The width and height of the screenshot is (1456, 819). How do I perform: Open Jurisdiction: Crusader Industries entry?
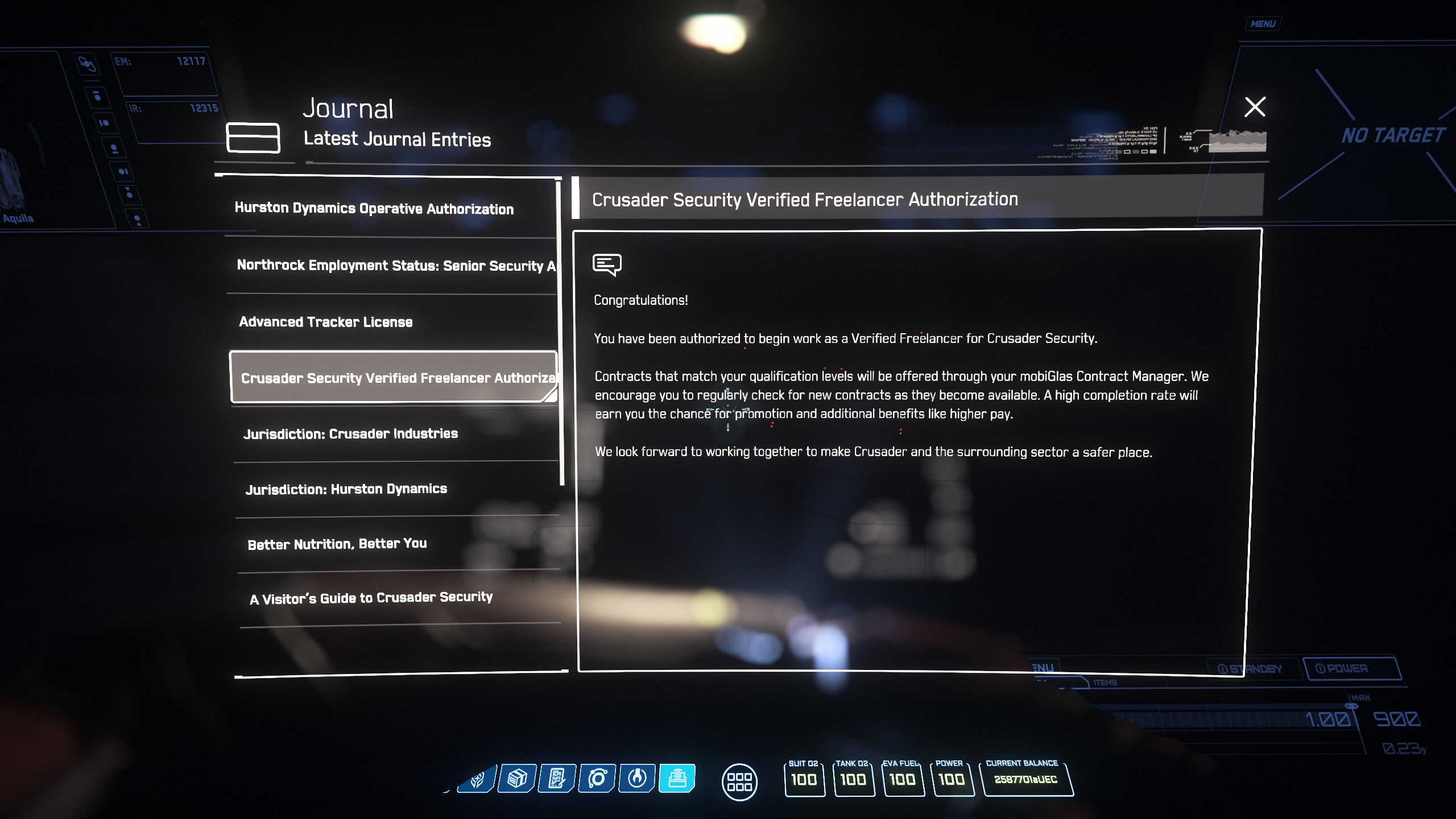click(350, 434)
